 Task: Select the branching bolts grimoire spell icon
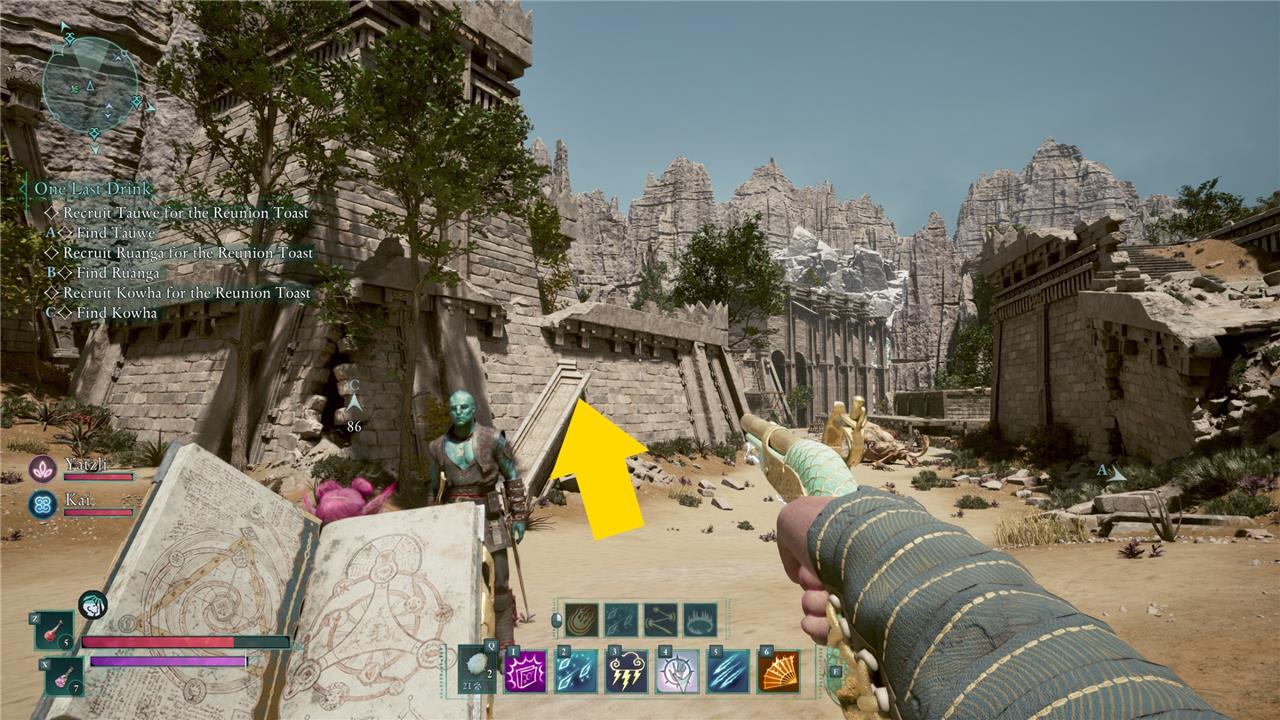coord(660,619)
